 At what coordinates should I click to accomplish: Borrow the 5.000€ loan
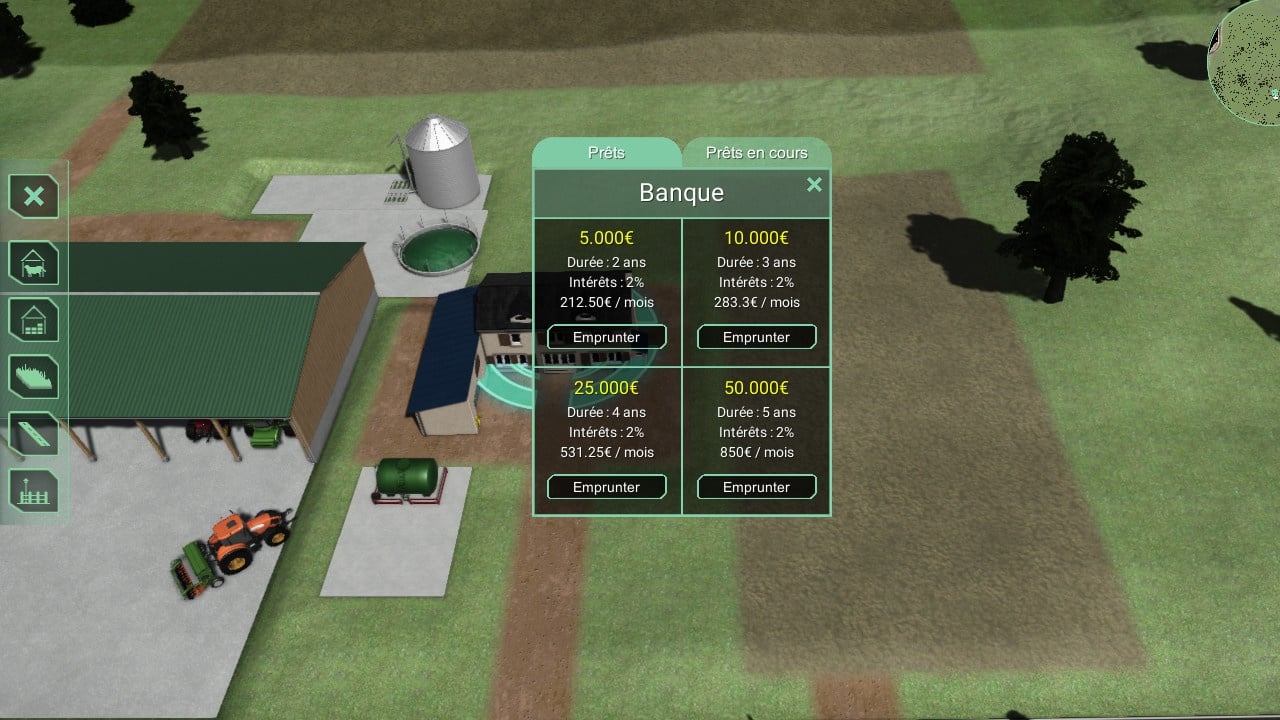tap(606, 337)
